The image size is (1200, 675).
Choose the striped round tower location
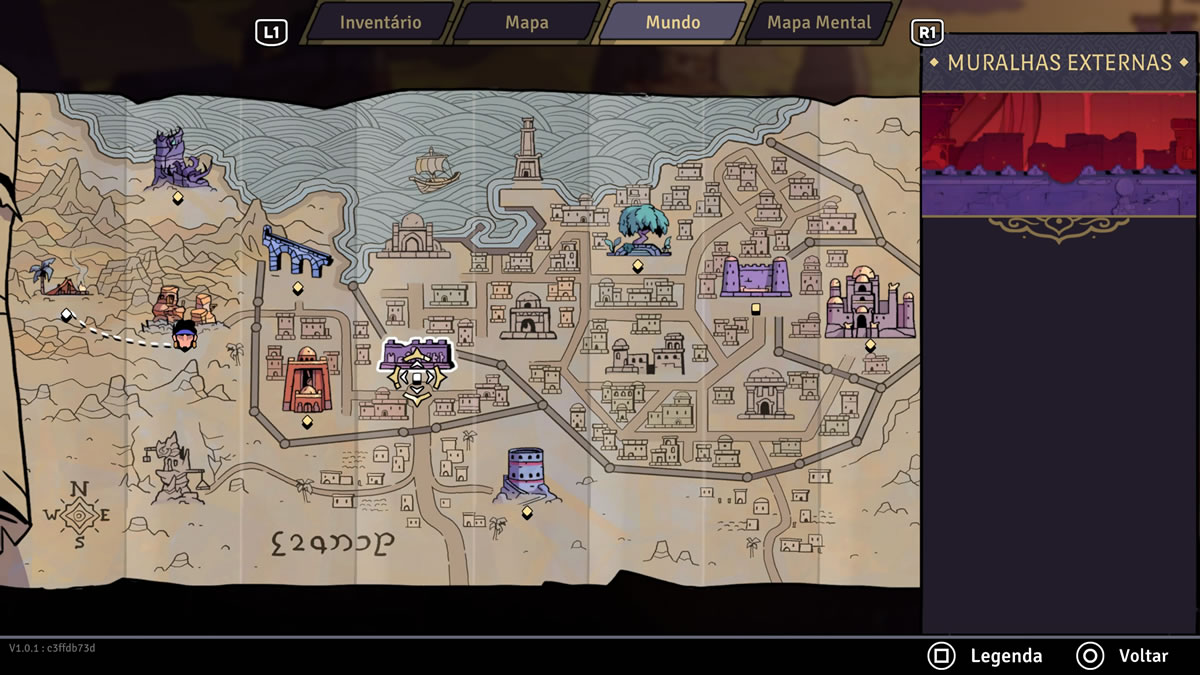pos(526,473)
